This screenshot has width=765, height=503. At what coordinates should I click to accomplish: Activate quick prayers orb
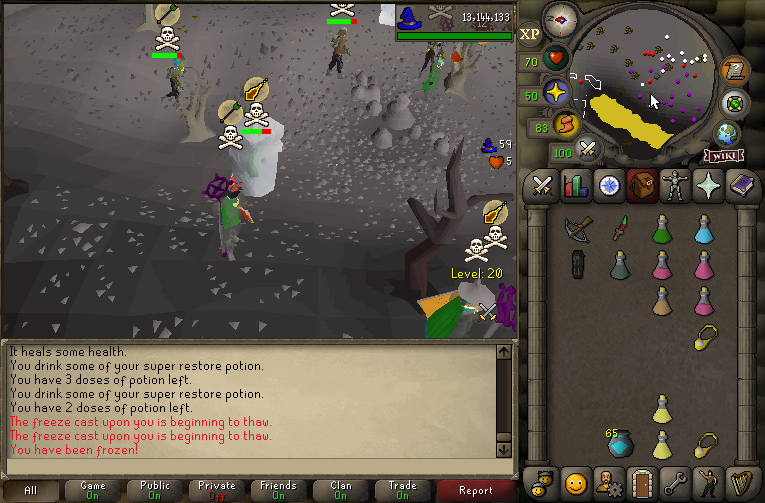(x=556, y=94)
